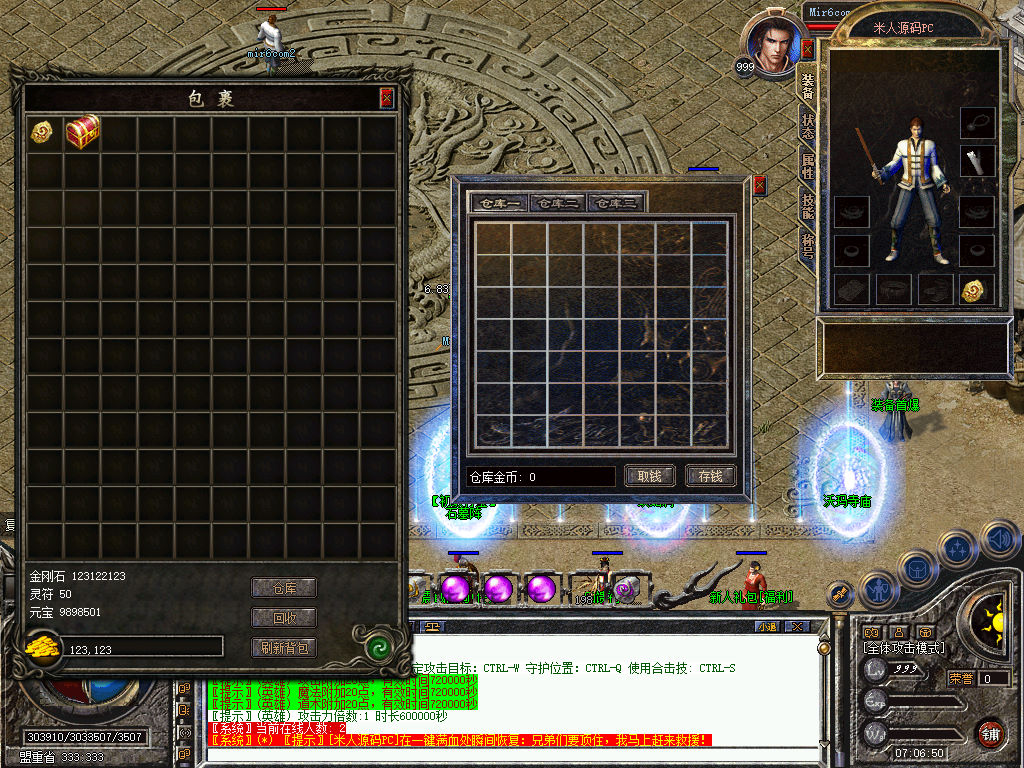The width and height of the screenshot is (1024, 768).
Task: Close the warehouse storage window
Action: coord(759,185)
